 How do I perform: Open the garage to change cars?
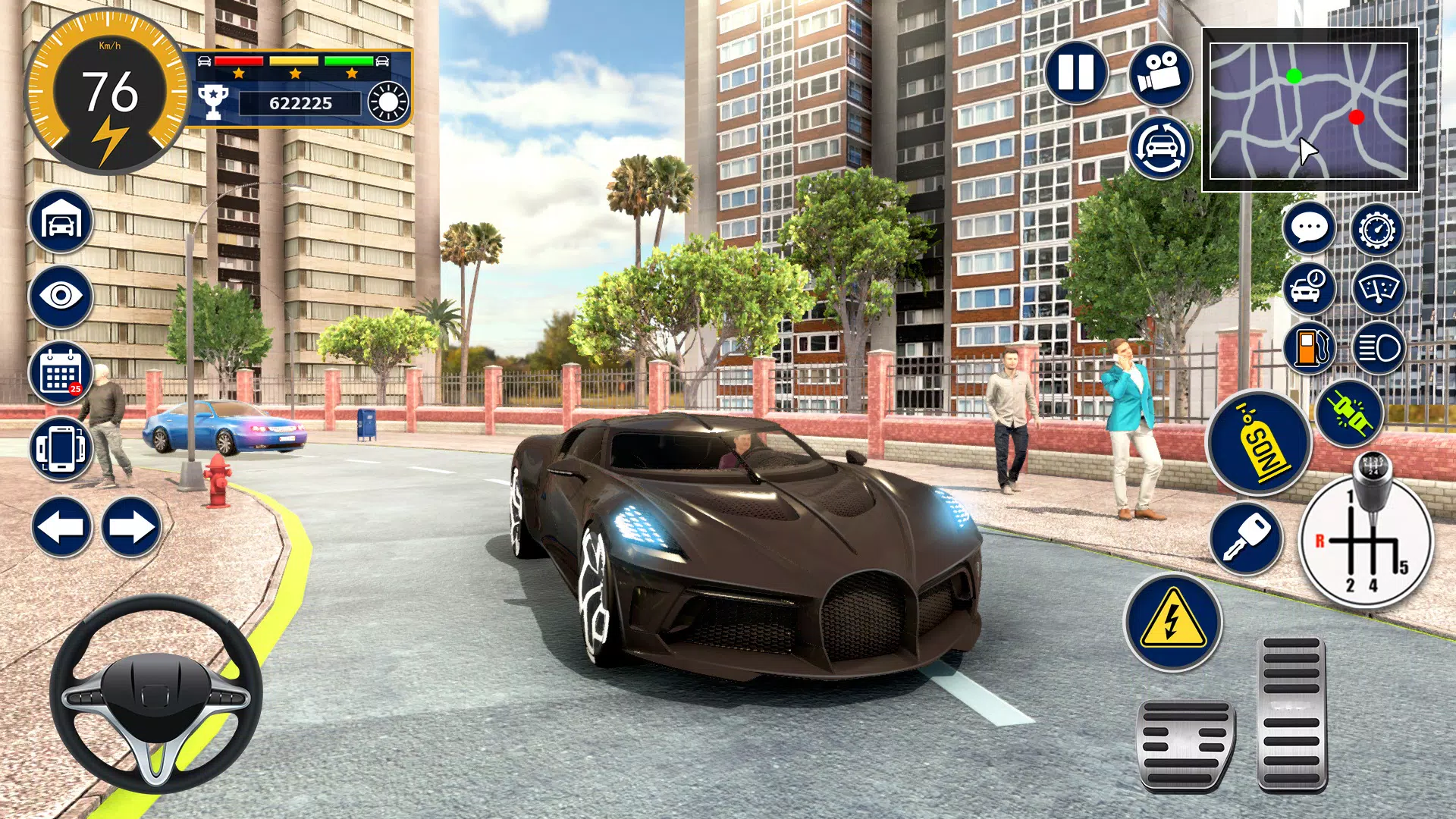[61, 221]
